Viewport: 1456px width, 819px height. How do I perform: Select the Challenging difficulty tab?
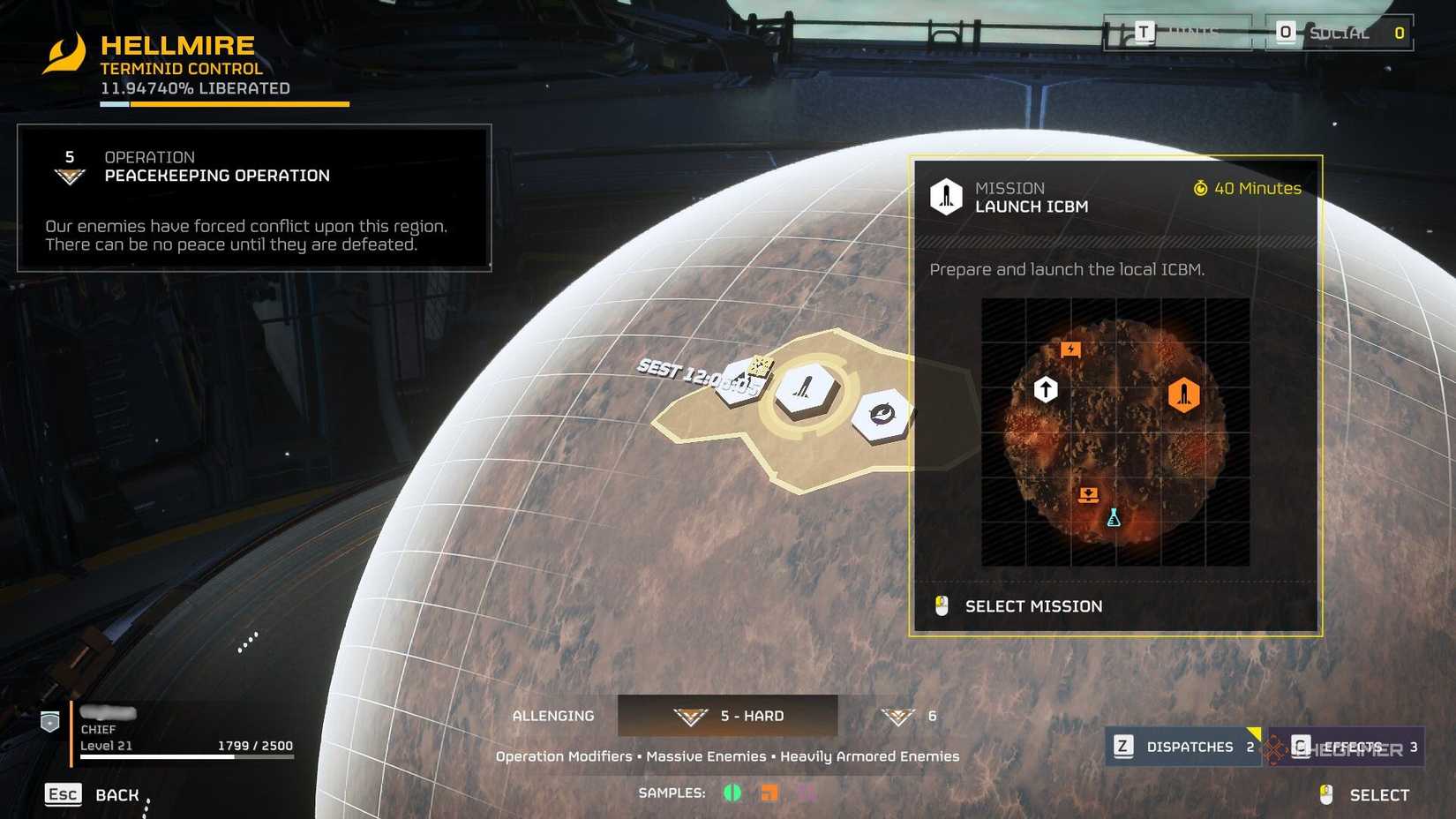tap(554, 716)
